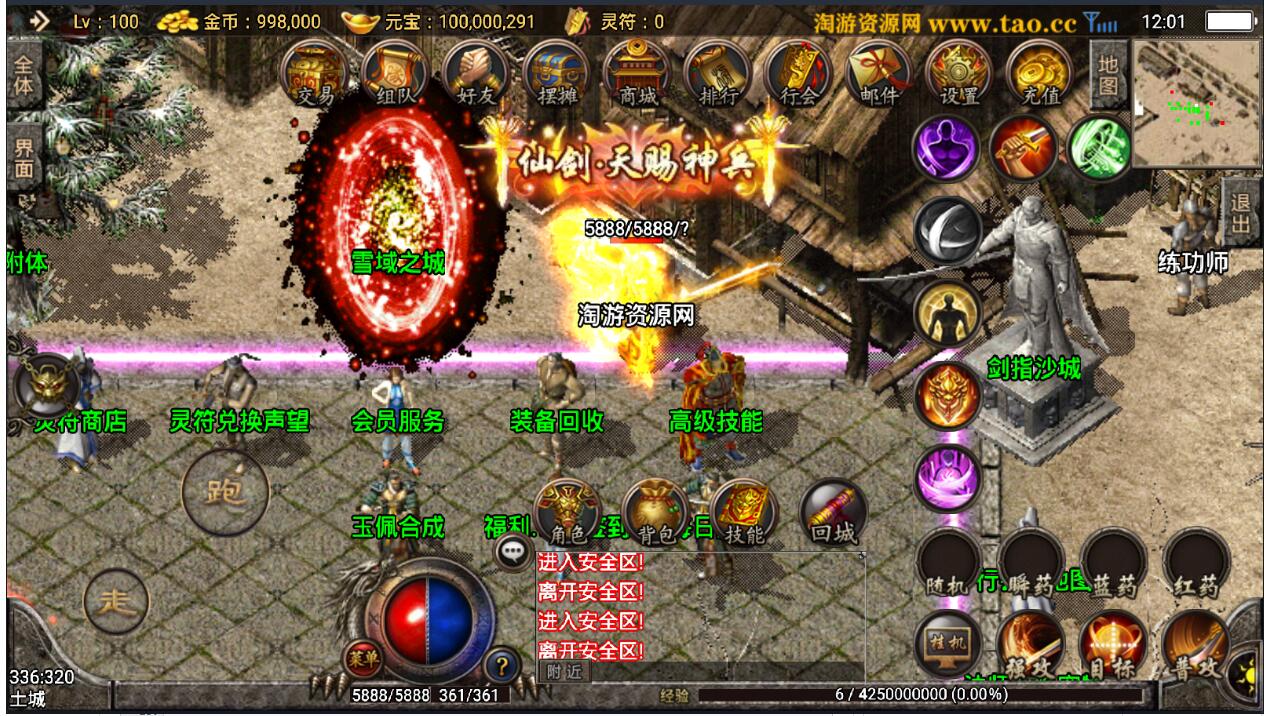1264x716 pixels.
Task: Check the 邮件 mail
Action: [879, 73]
